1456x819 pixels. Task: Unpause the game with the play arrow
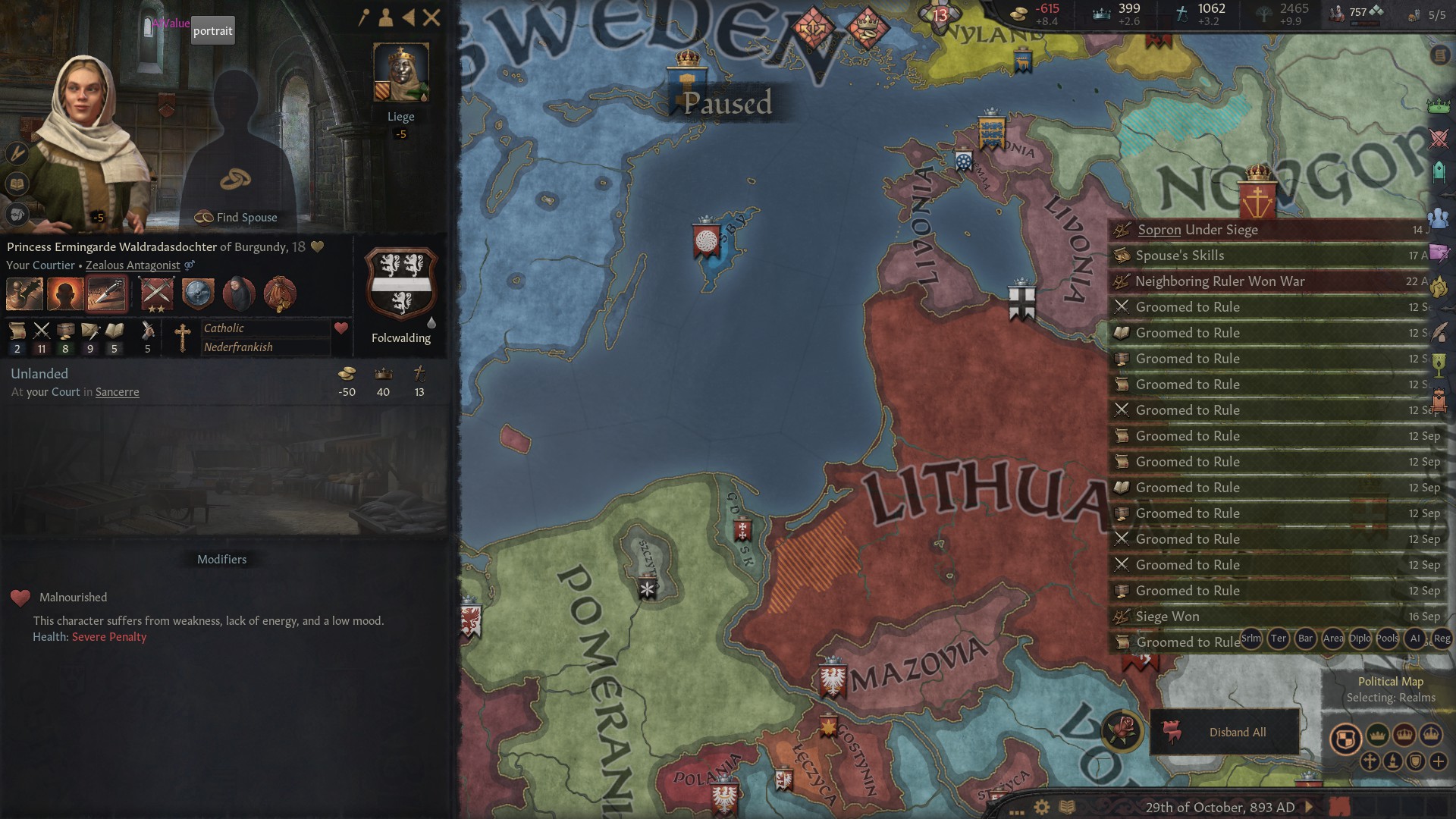point(1307,805)
